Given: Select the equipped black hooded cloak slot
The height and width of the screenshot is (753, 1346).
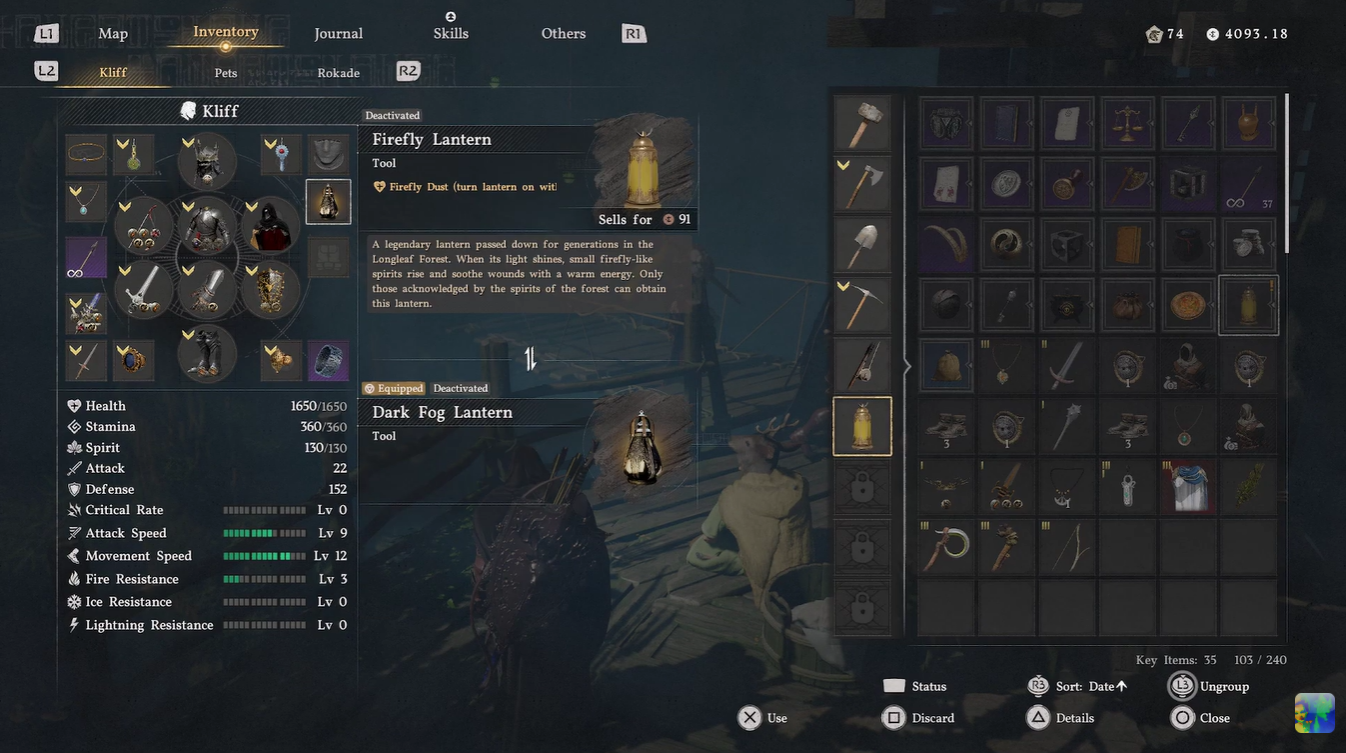Looking at the screenshot, I should pos(269,226).
